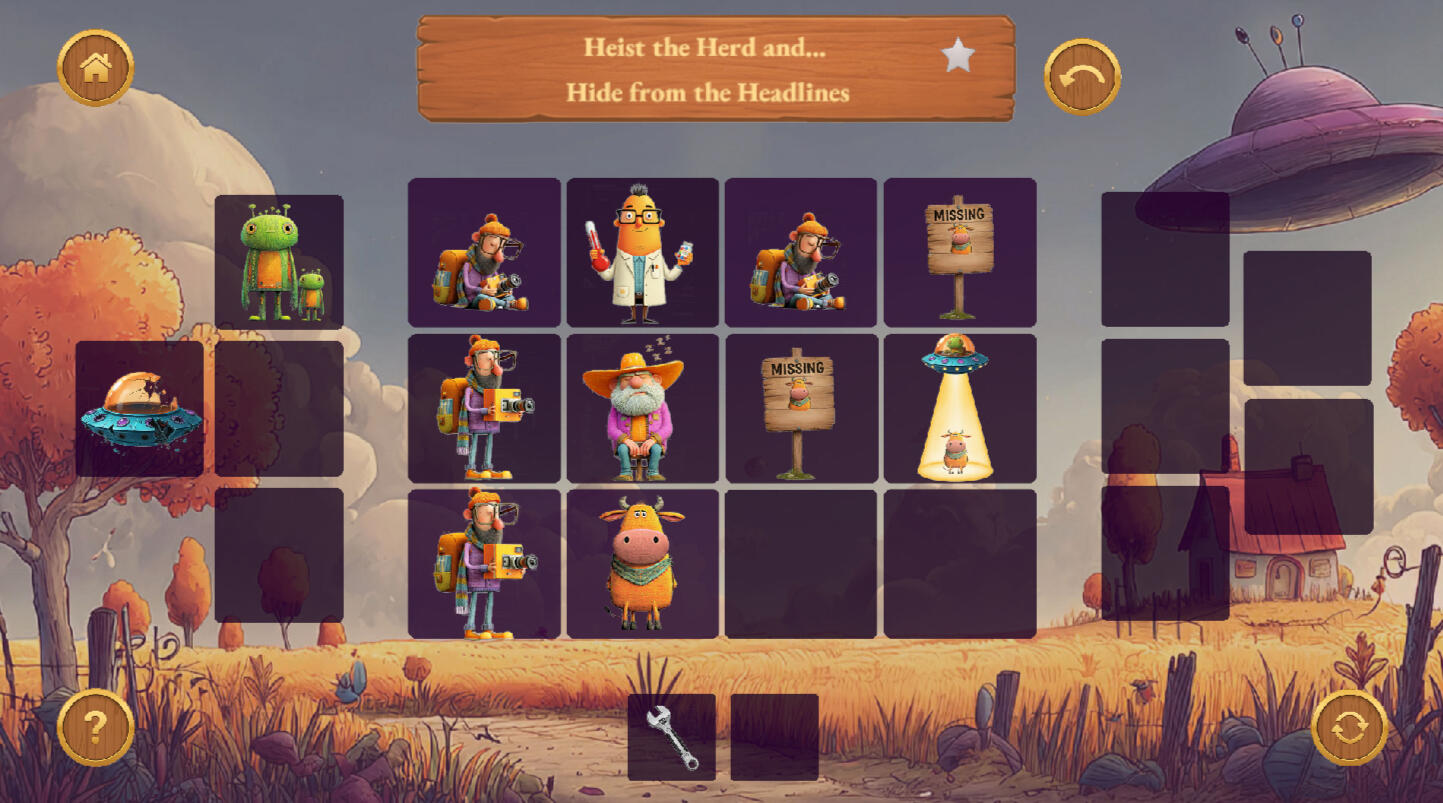Undo the last move
This screenshot has height=803, width=1443.
[1082, 76]
